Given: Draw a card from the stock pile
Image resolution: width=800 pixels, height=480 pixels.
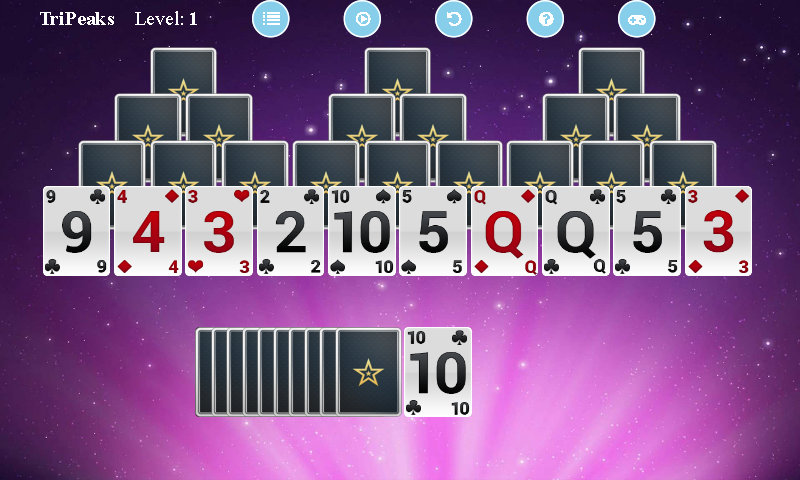Looking at the screenshot, I should (367, 372).
